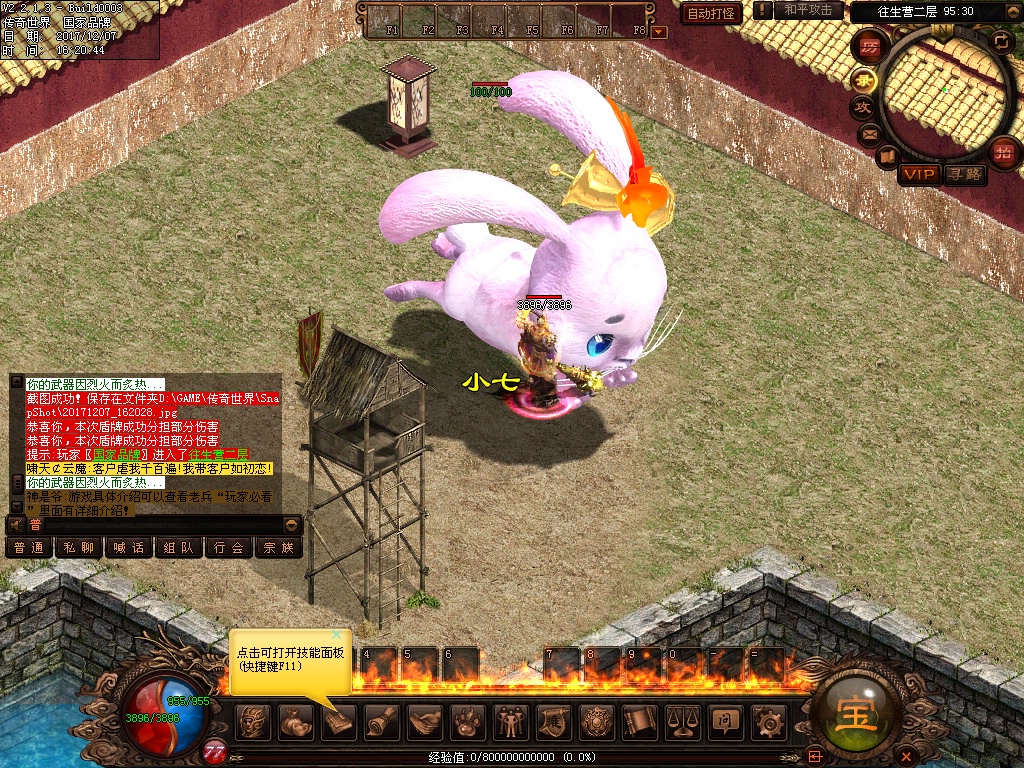Open the settings gear icon
The width and height of the screenshot is (1024, 768).
[x=768, y=720]
